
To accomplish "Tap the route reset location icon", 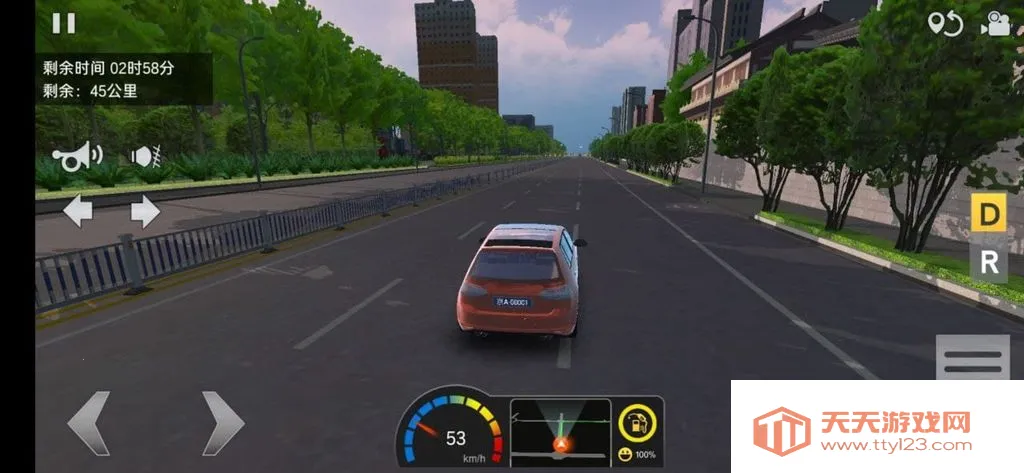I will coord(944,24).
